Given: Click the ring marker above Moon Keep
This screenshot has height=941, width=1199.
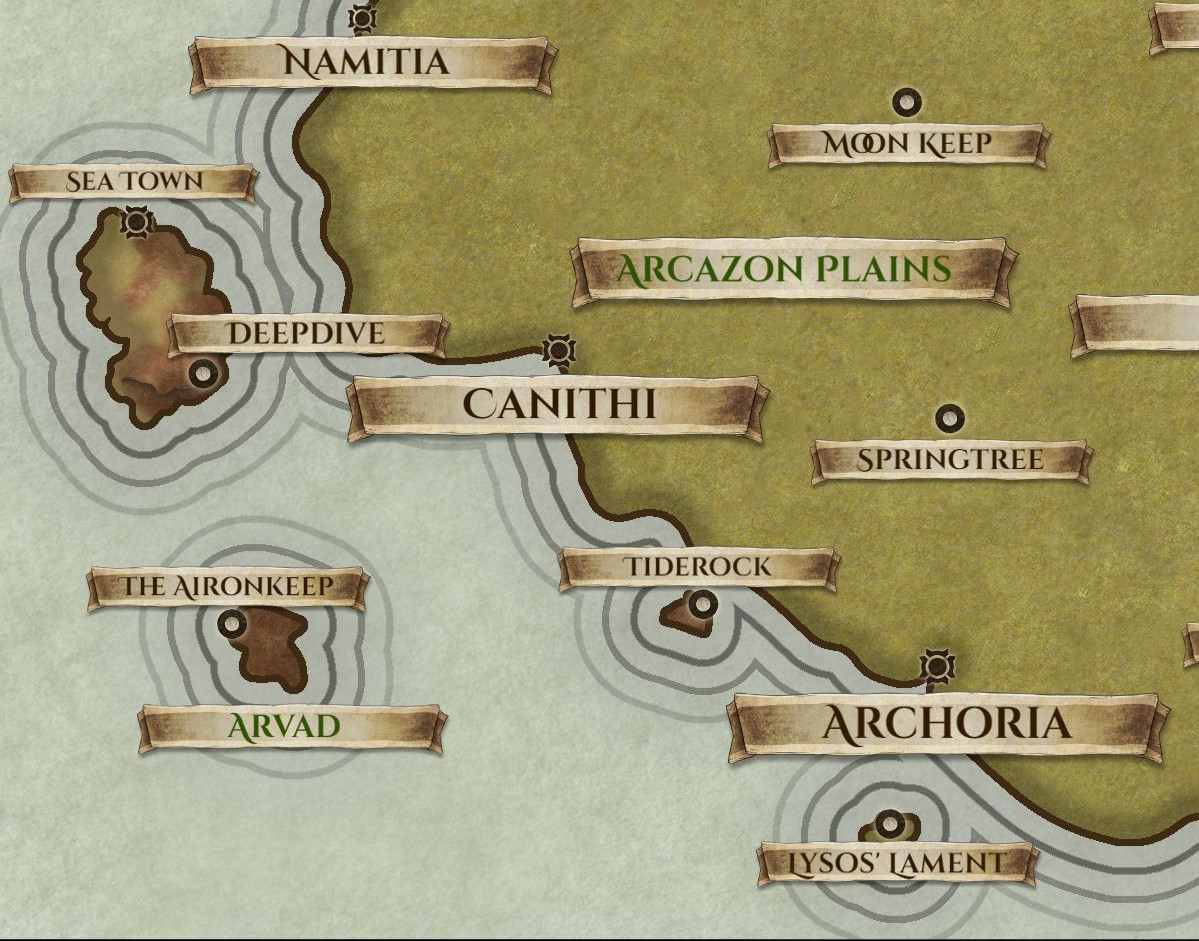Looking at the screenshot, I should tap(907, 101).
